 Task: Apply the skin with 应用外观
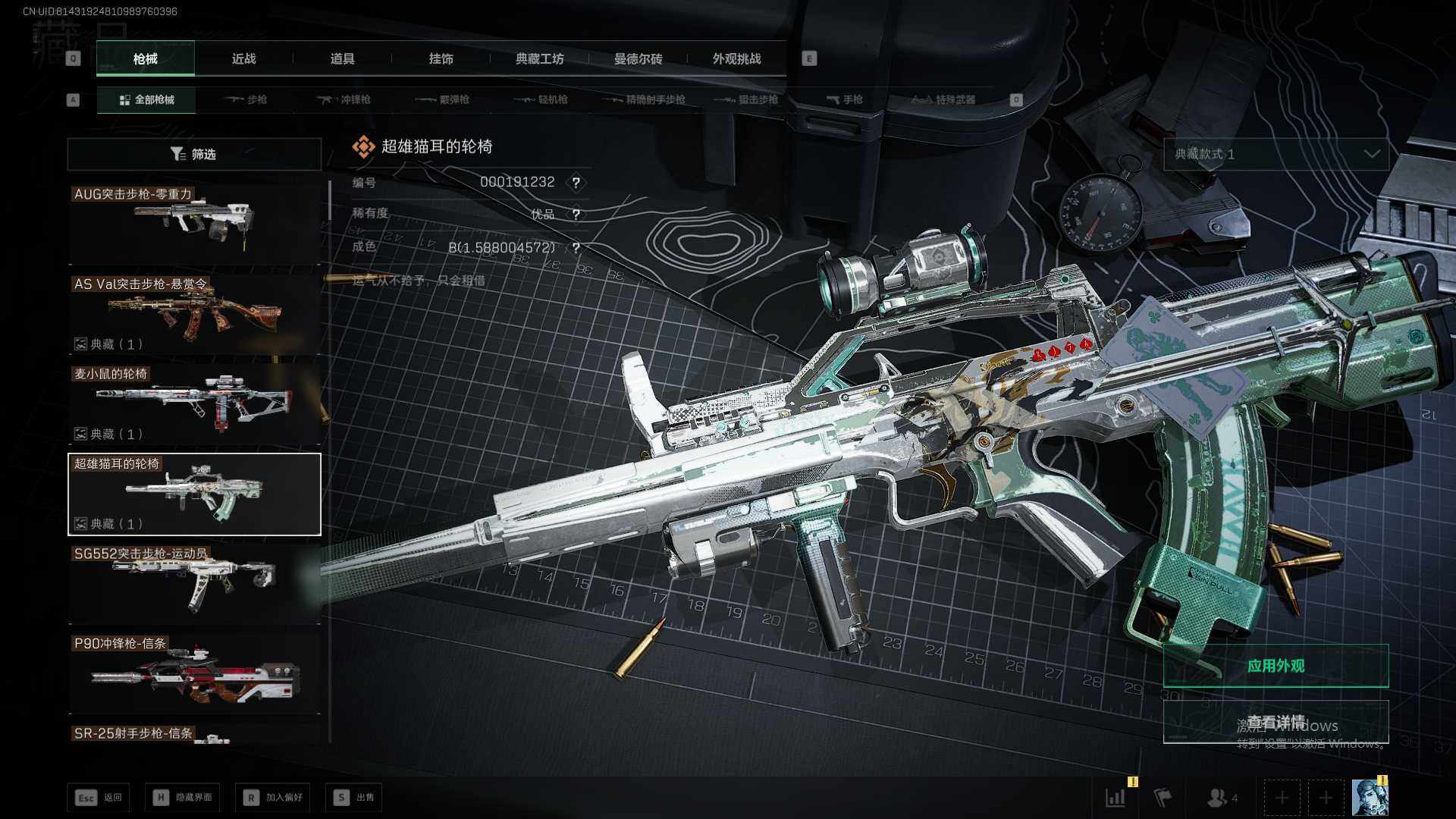click(x=1276, y=666)
